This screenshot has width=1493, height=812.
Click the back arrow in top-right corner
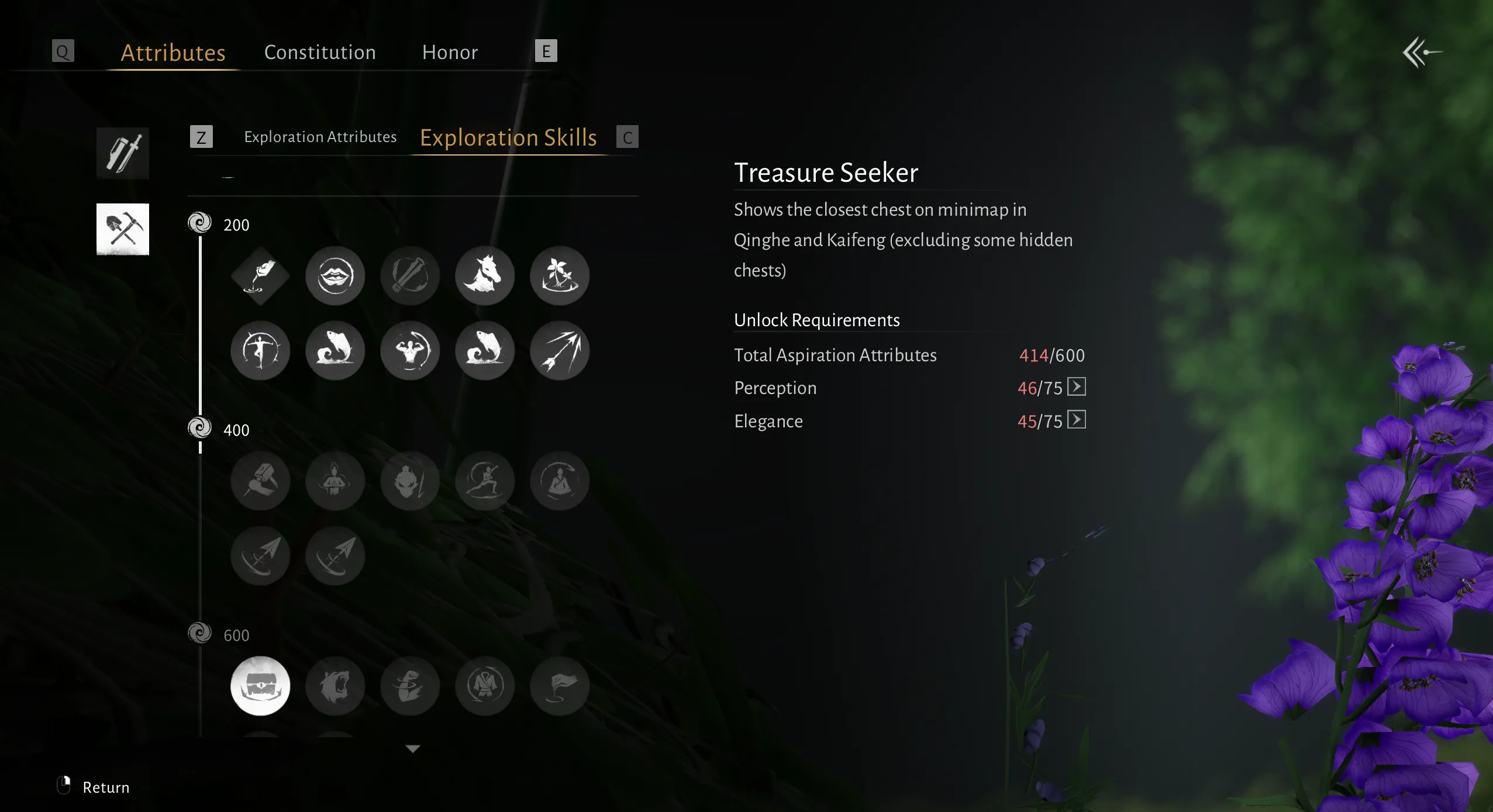(1422, 53)
